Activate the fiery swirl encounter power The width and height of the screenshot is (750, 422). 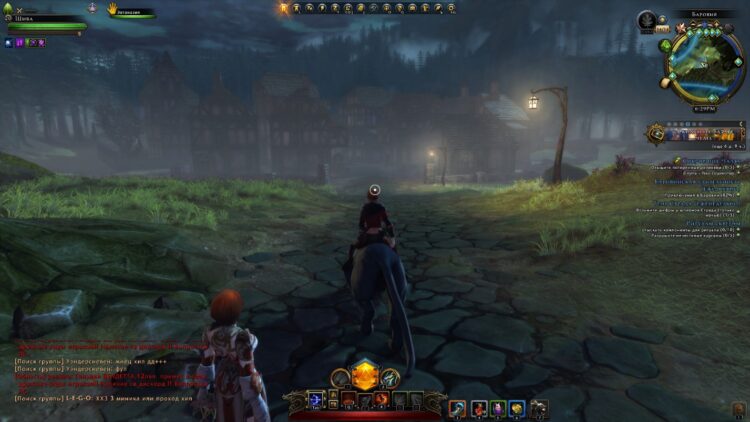(x=382, y=400)
